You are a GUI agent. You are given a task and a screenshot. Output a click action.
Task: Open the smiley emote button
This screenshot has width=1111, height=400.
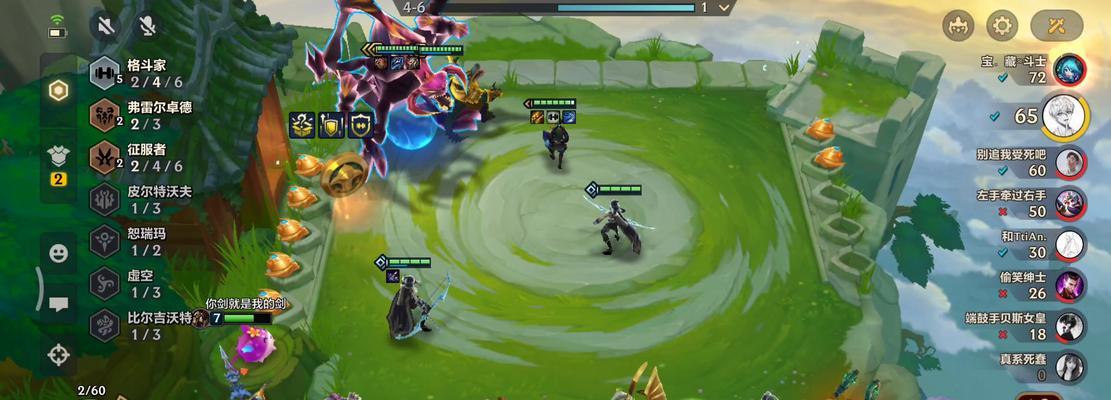(x=59, y=254)
